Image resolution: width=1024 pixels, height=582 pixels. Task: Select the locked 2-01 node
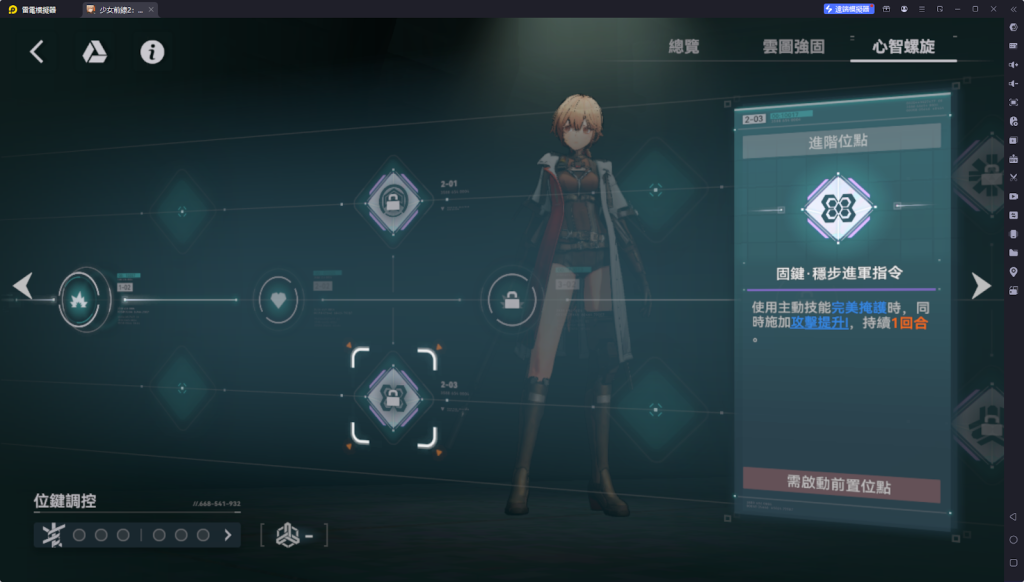click(x=393, y=203)
